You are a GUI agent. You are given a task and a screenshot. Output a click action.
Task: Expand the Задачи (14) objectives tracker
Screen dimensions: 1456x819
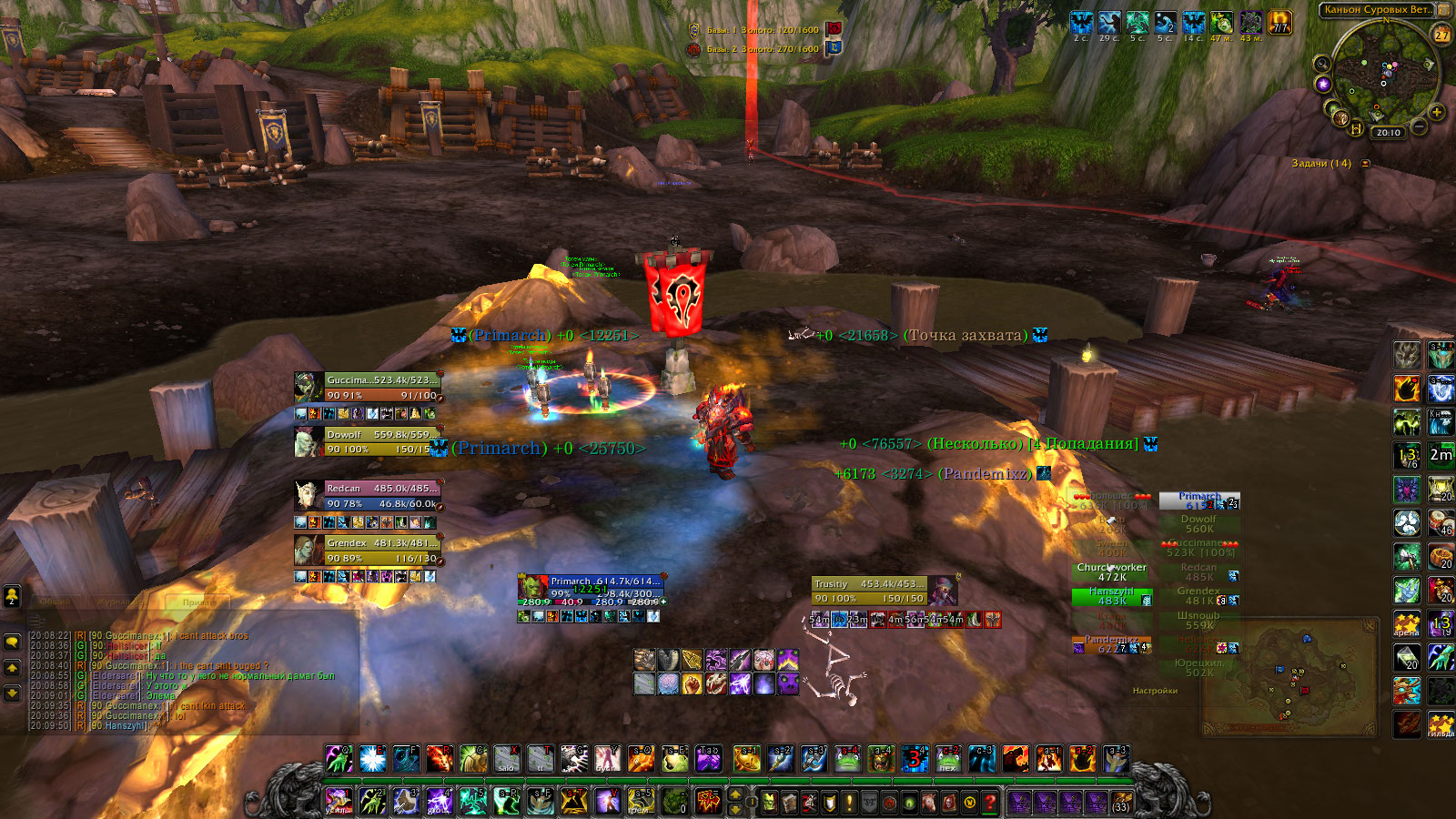click(x=1366, y=164)
